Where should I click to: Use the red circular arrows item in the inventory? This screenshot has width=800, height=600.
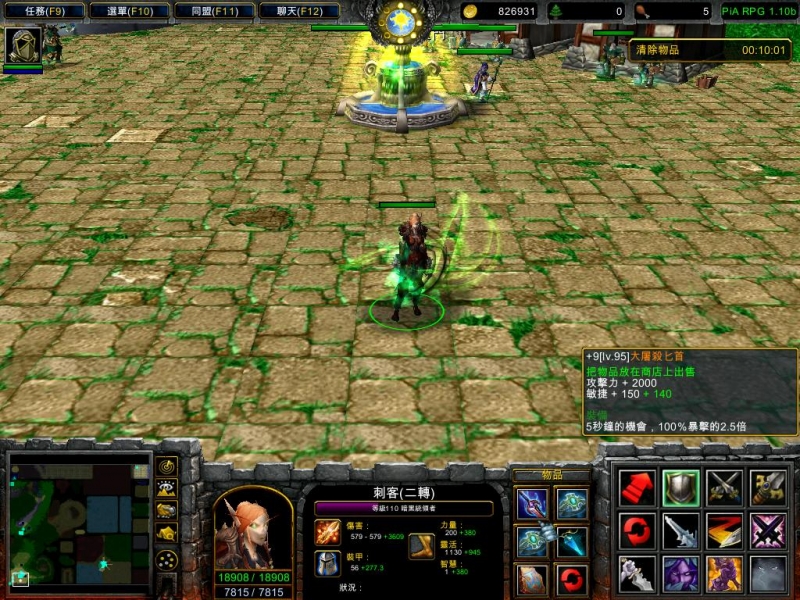tap(572, 578)
